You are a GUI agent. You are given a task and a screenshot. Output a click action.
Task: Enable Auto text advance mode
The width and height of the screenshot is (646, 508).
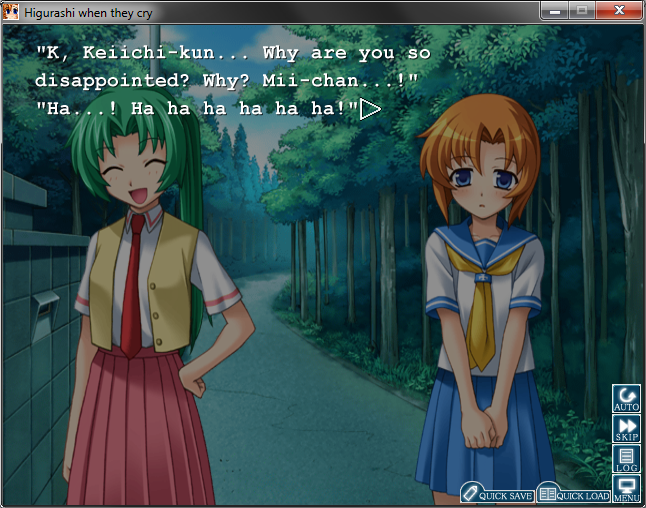pos(626,398)
